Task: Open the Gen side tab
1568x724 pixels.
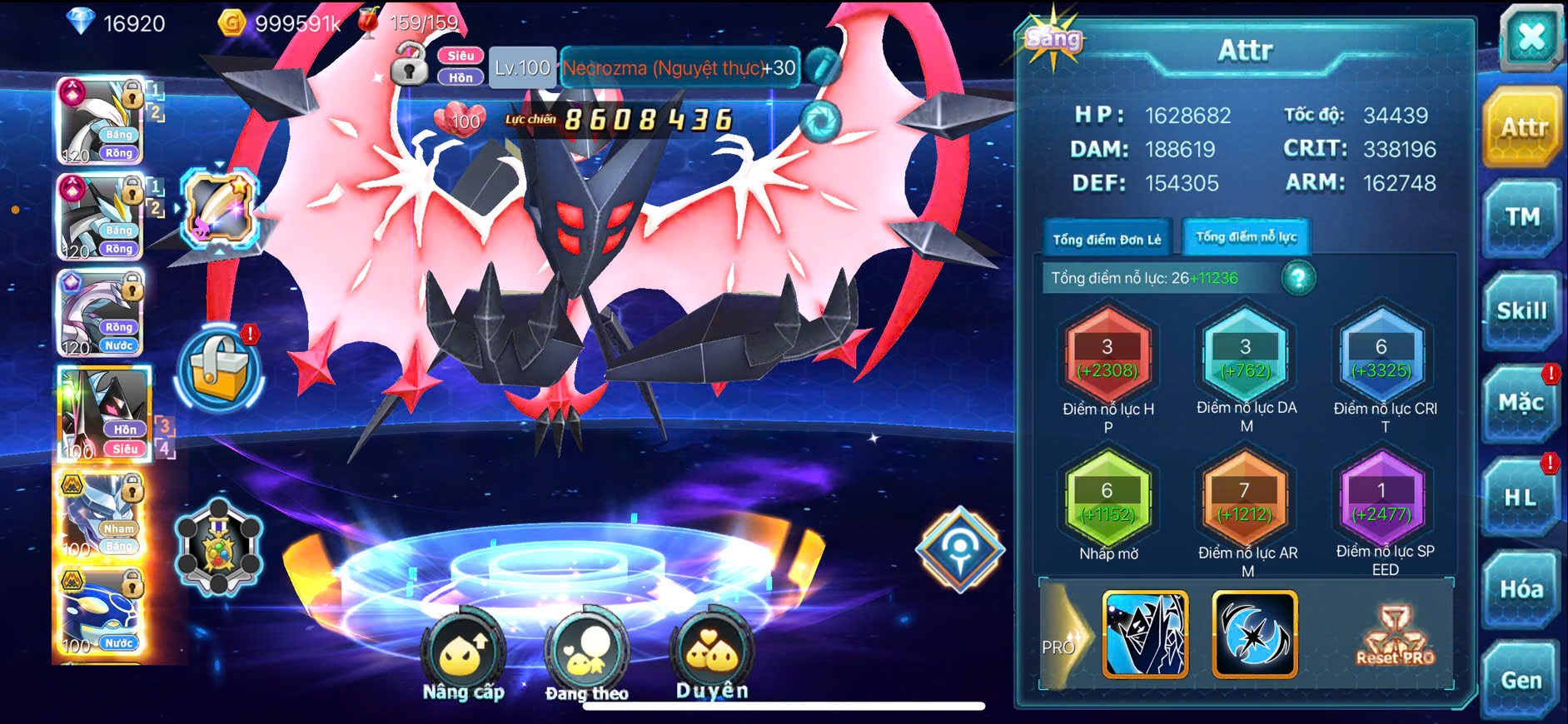Action: click(x=1521, y=681)
